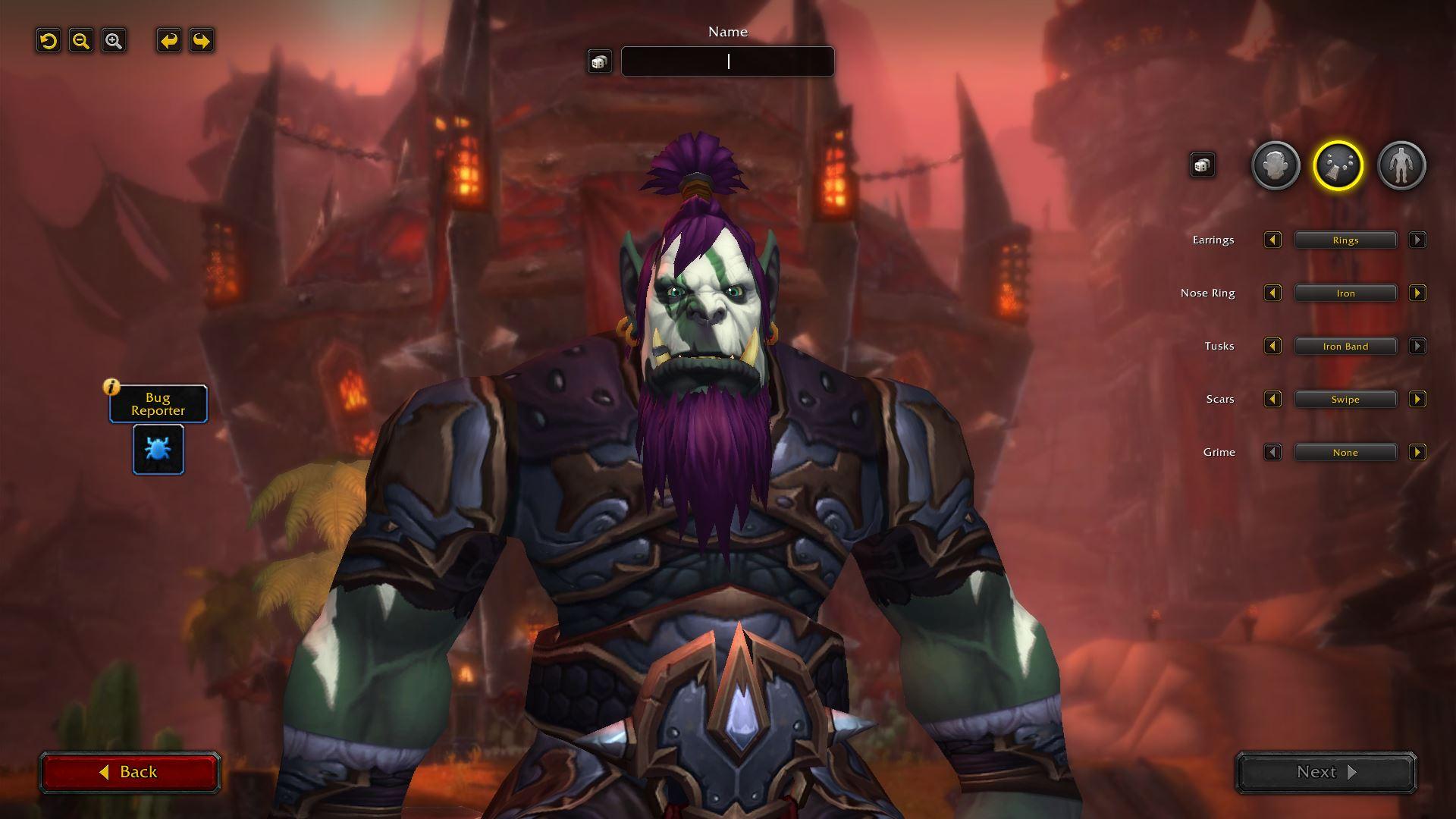Randomize appearance using the dice button
Screen dimensions: 1456x819
tap(1202, 165)
